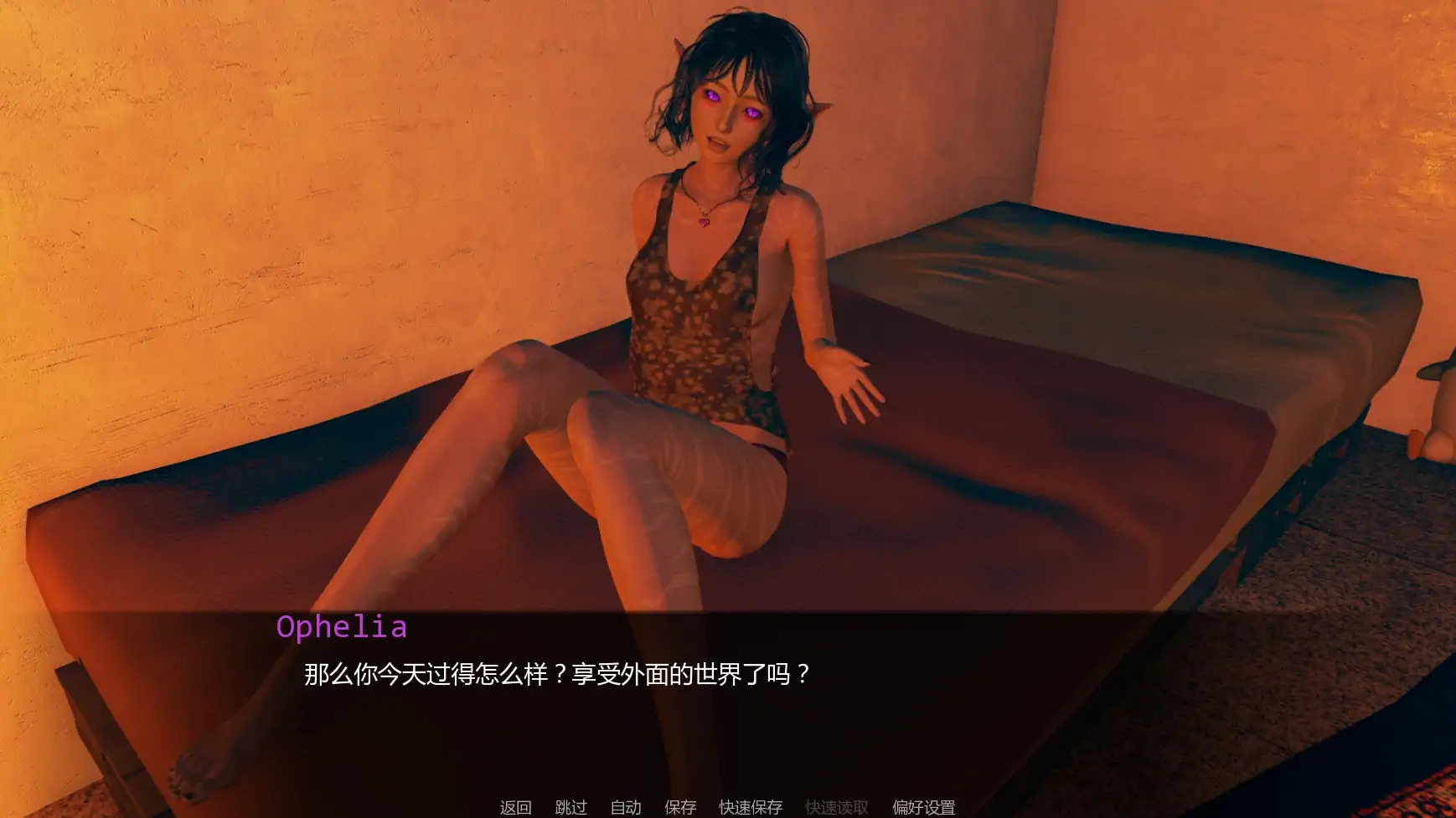The image size is (1456, 818).
Task: Activate the grayed 快速读取 option
Action: pyautogui.click(x=838, y=808)
